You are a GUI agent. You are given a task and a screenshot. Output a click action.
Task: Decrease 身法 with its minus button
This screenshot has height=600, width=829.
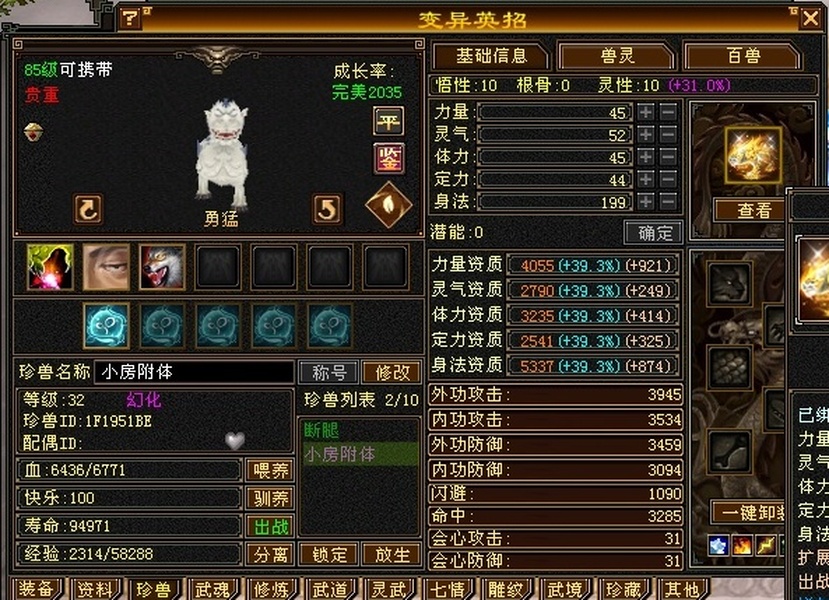(x=668, y=202)
